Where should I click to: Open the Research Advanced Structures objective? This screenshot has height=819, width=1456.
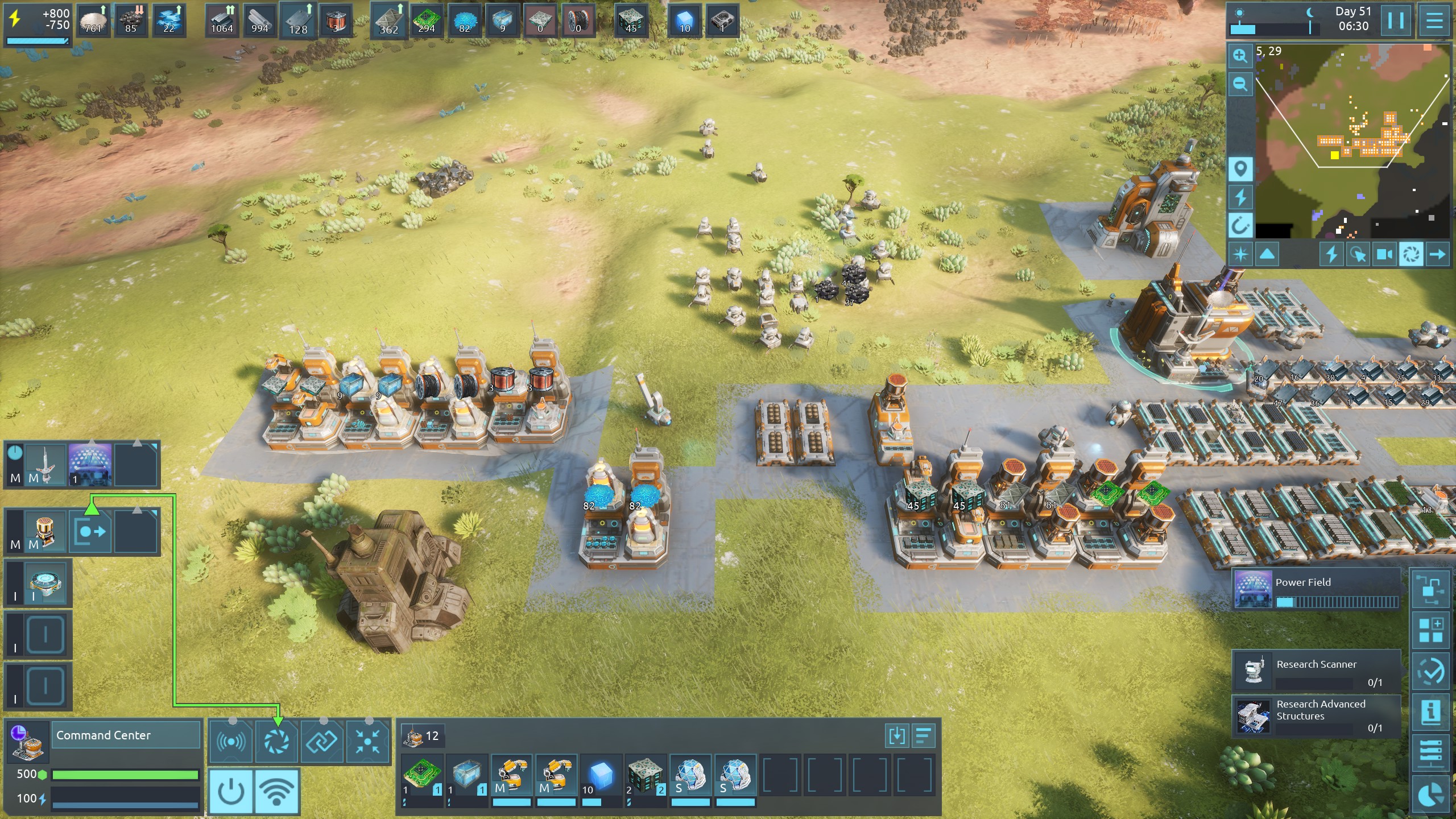coord(1316,716)
